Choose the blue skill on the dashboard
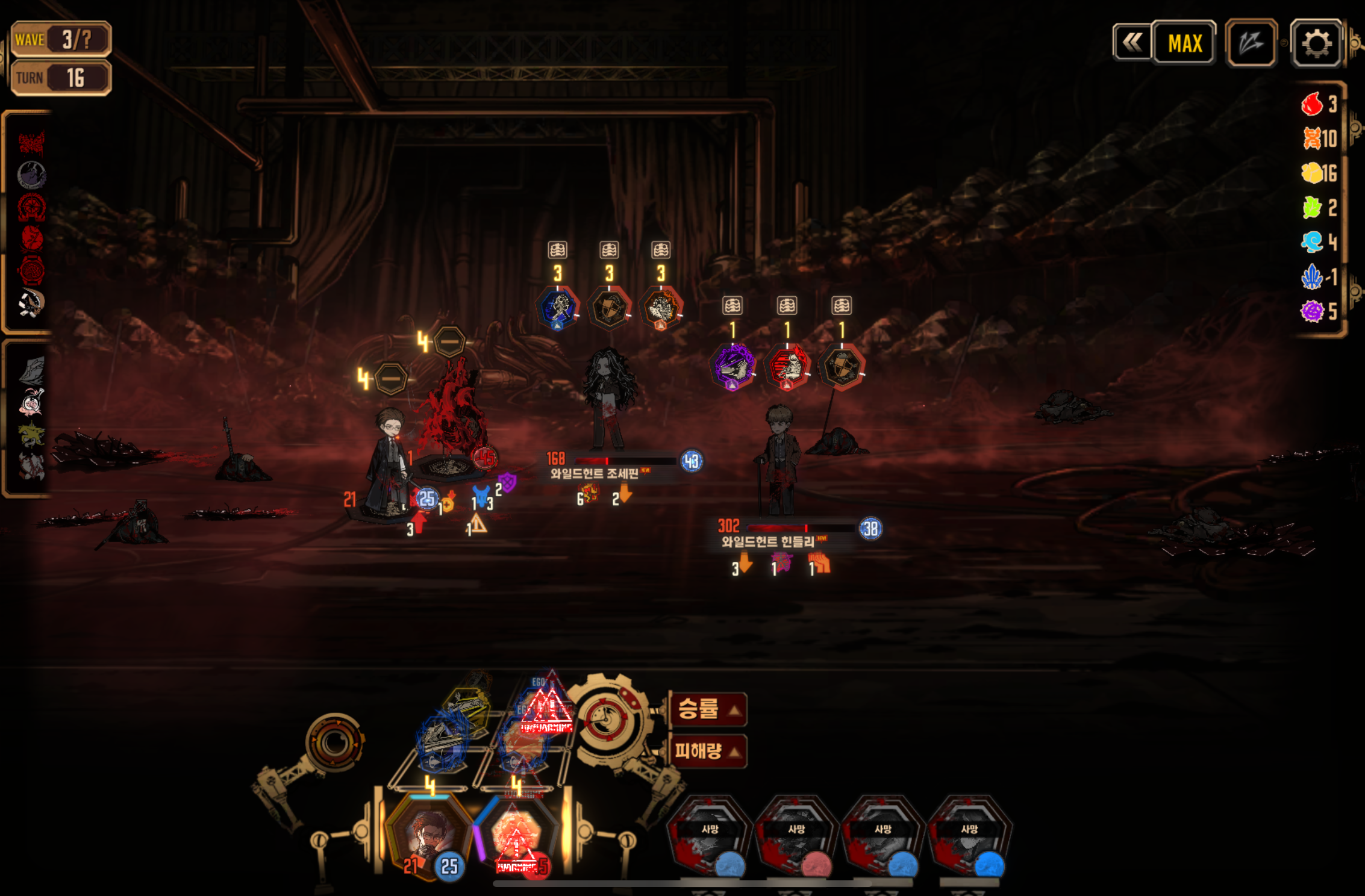1365x896 pixels. click(x=442, y=741)
